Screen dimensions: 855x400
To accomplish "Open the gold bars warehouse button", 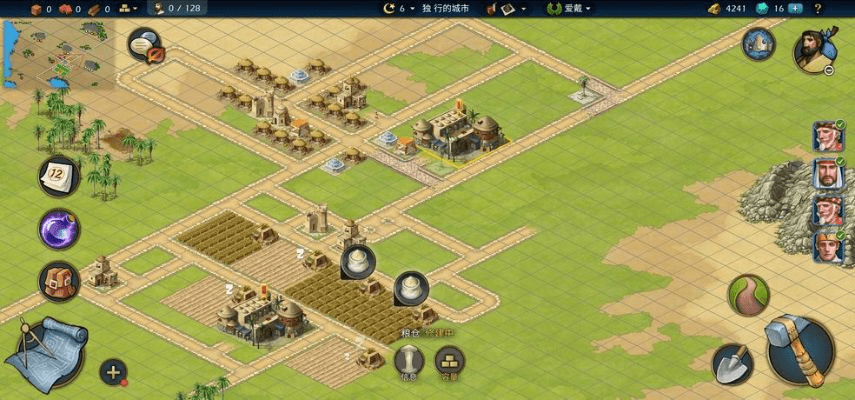I will pyautogui.click(x=450, y=360).
